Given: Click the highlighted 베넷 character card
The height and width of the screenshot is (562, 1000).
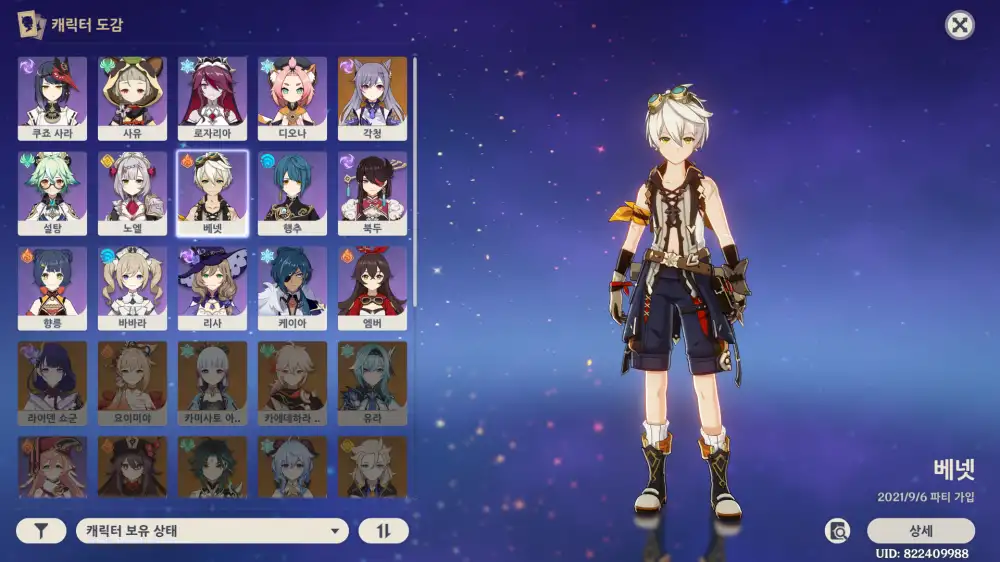Looking at the screenshot, I should [x=212, y=193].
